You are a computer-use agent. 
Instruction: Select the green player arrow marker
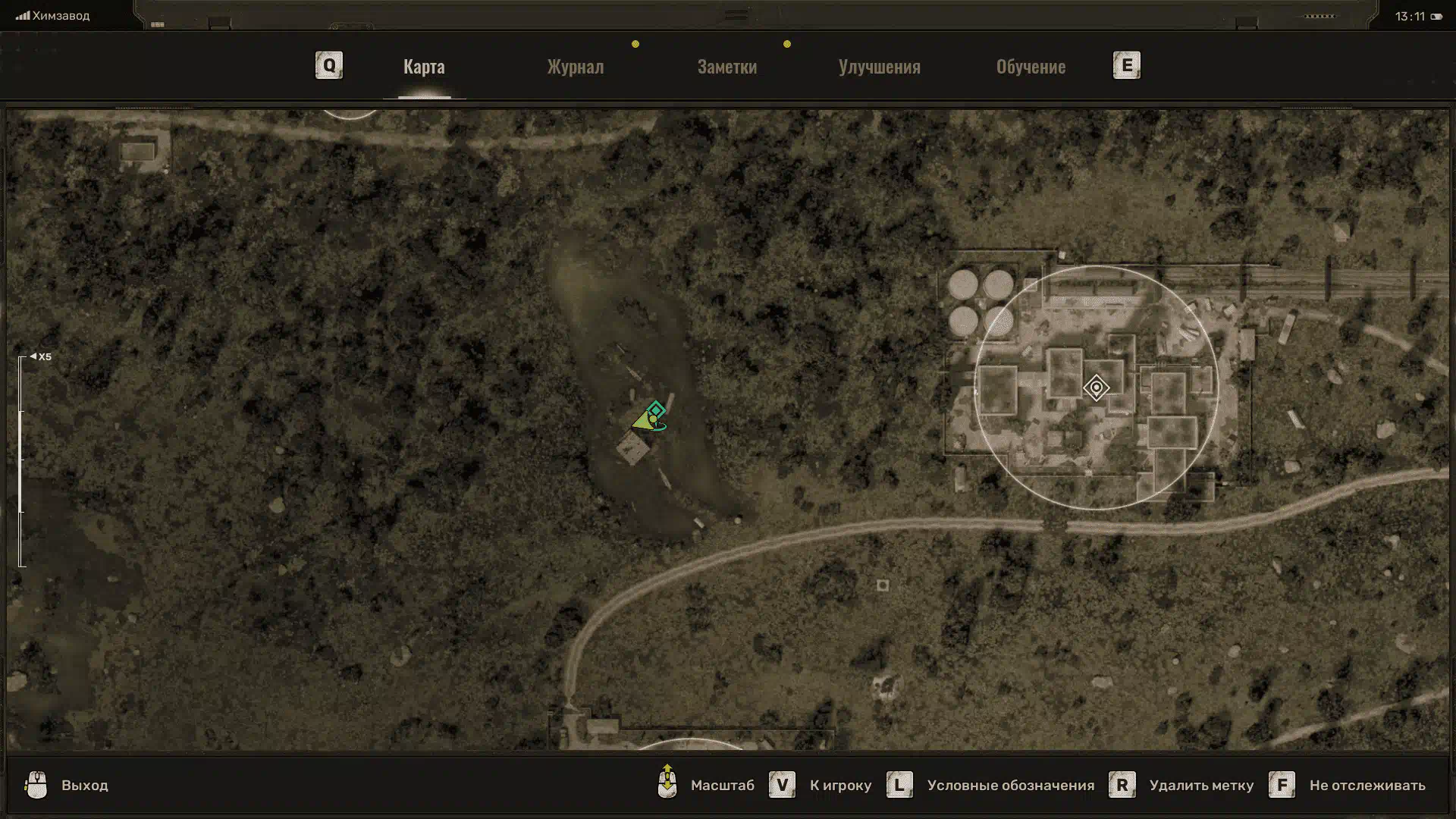[644, 421]
